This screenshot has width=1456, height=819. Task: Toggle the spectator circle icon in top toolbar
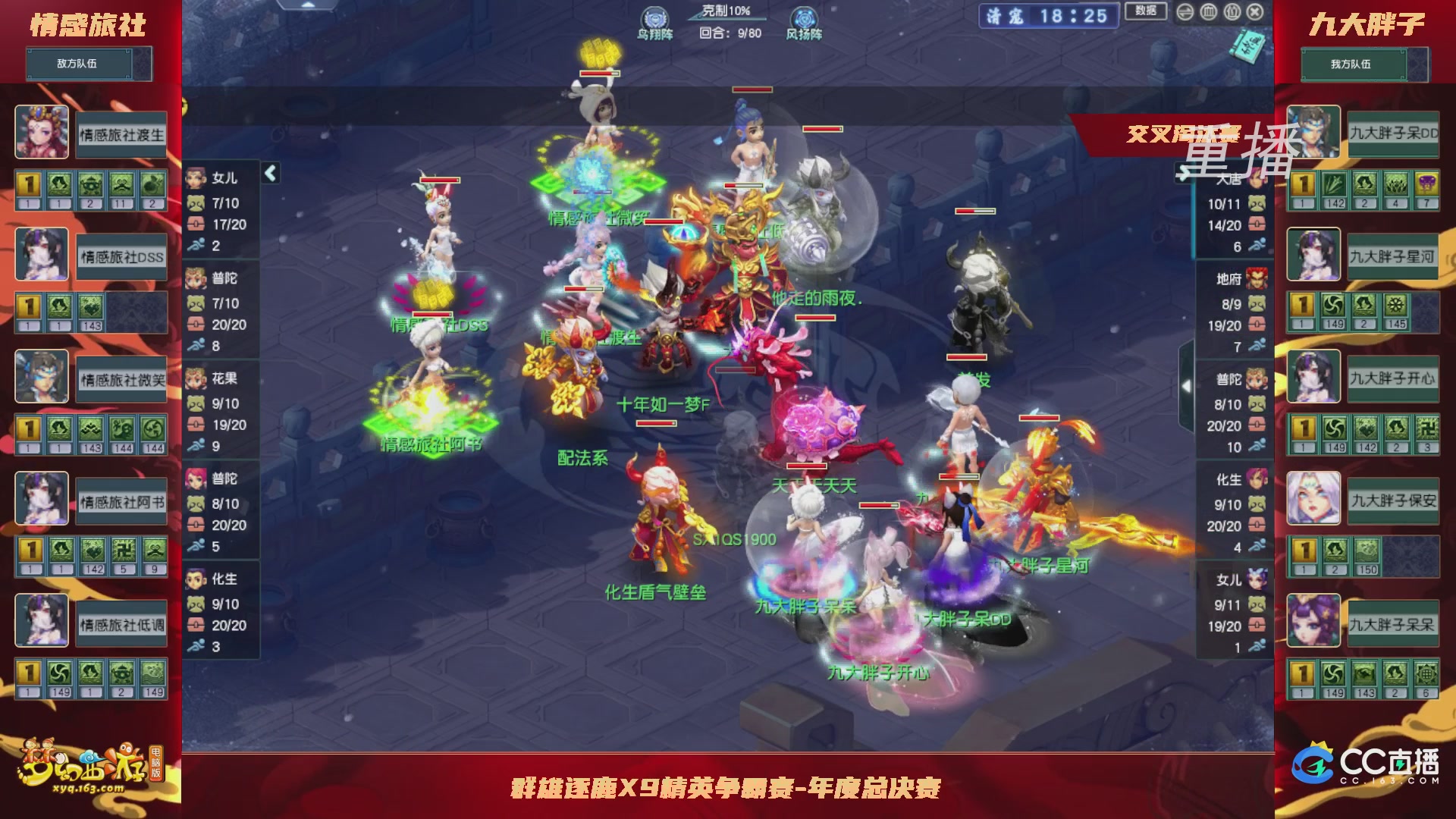click(x=1232, y=11)
